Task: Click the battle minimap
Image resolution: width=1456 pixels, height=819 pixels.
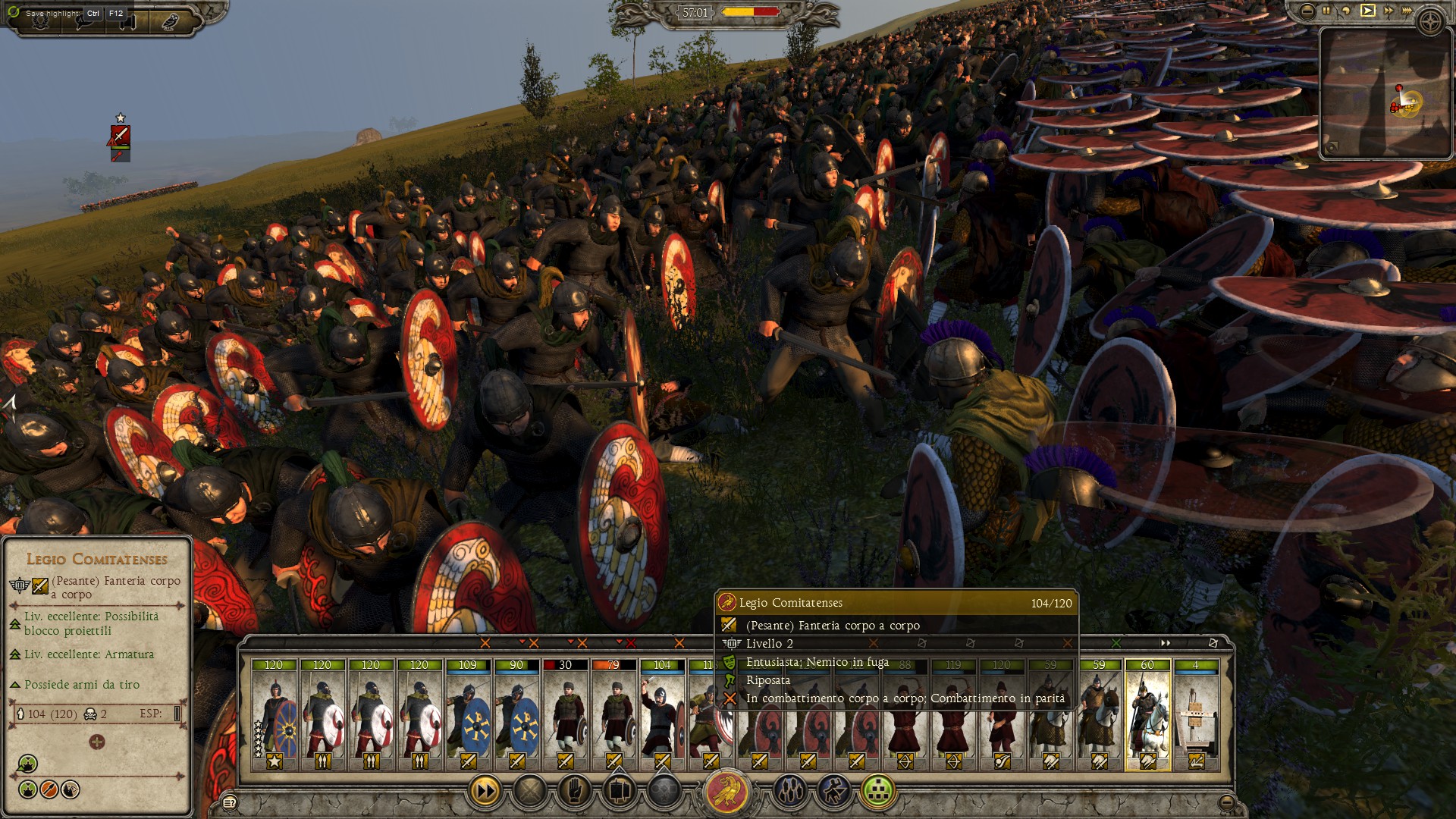Action: 1375,93
